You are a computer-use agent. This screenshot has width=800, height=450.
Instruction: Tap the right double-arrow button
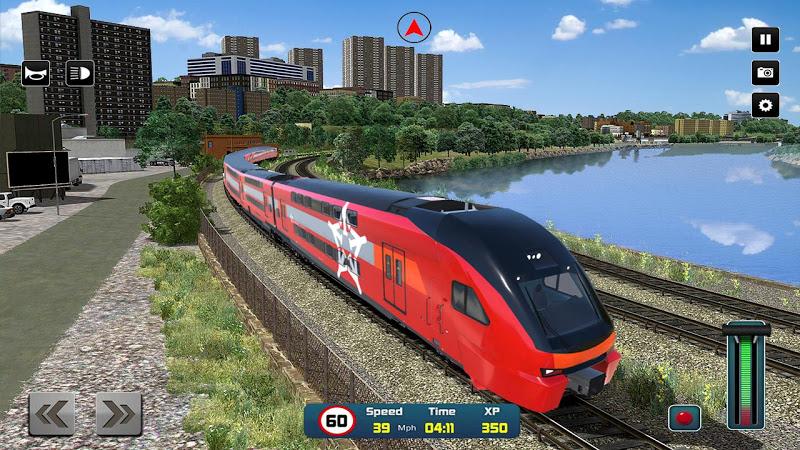click(x=118, y=413)
